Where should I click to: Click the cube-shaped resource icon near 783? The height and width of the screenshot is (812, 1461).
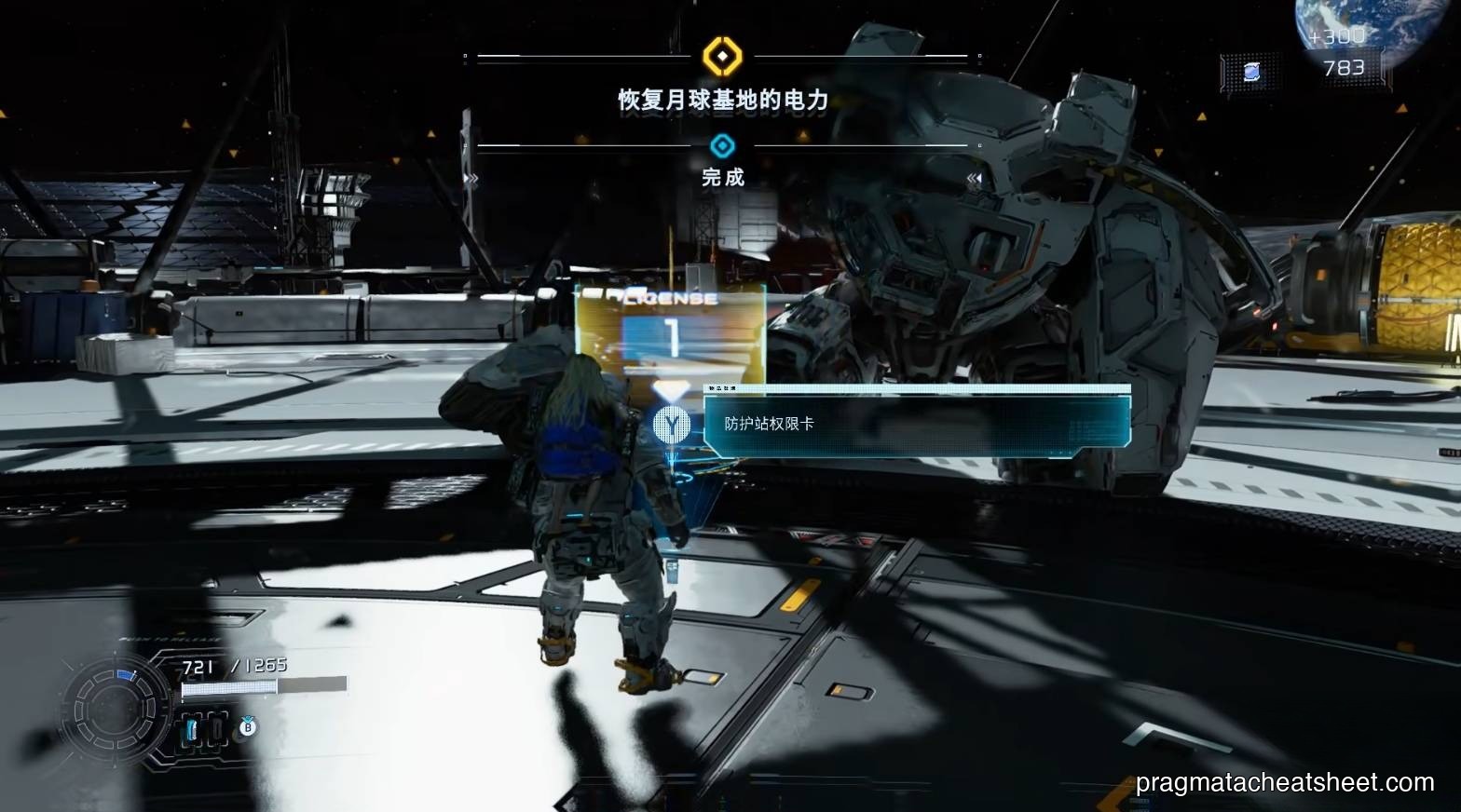(x=1251, y=72)
